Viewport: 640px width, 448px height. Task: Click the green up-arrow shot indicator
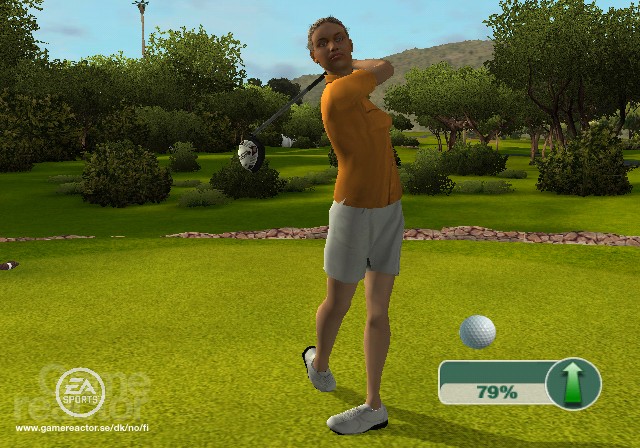(573, 383)
